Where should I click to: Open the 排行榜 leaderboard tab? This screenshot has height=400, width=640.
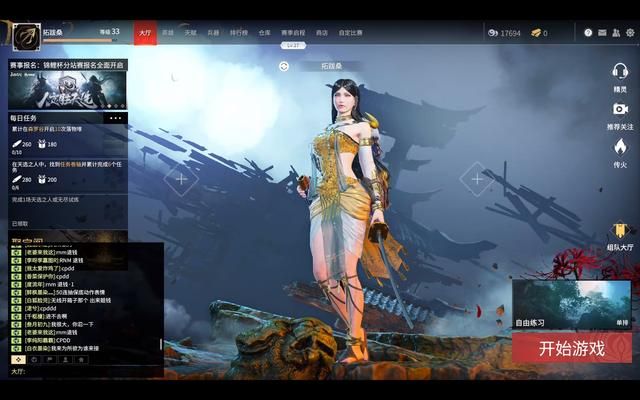239,33
